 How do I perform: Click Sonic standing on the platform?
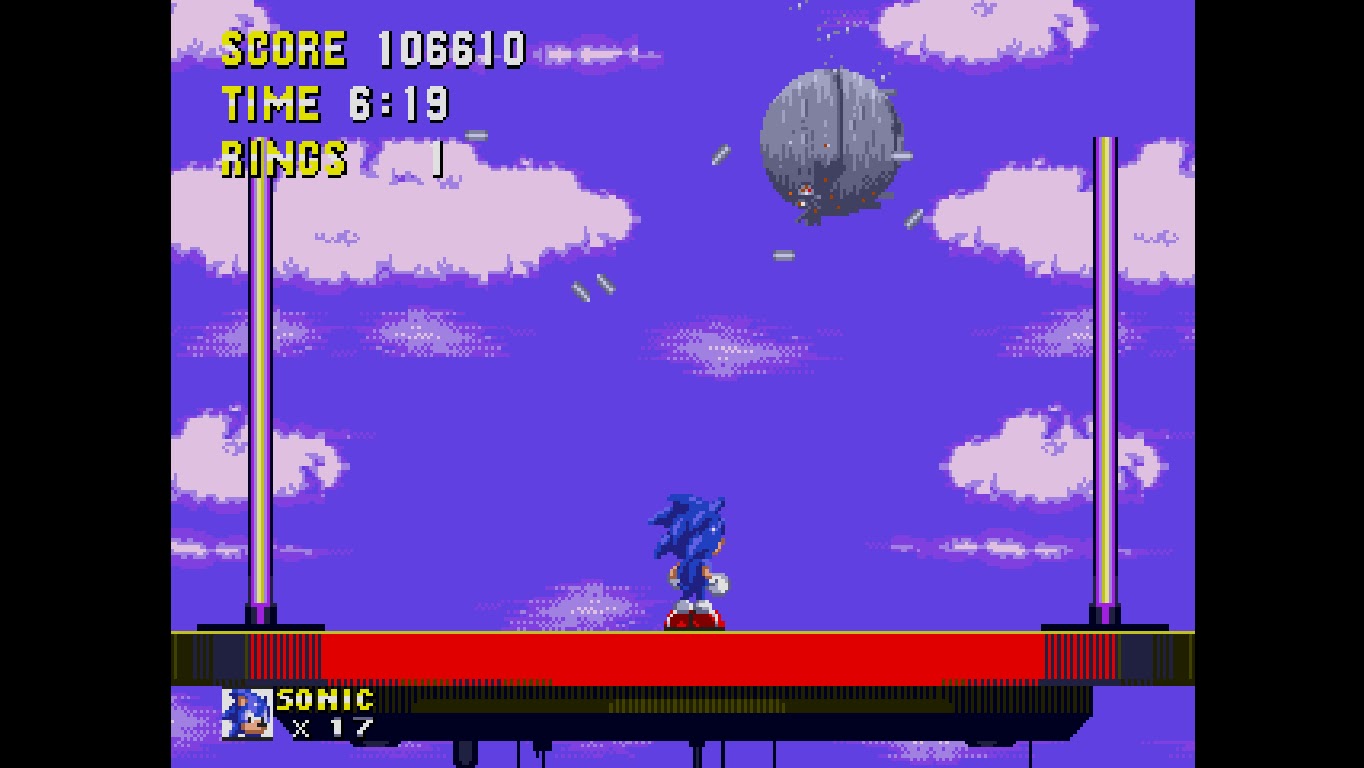(x=694, y=555)
